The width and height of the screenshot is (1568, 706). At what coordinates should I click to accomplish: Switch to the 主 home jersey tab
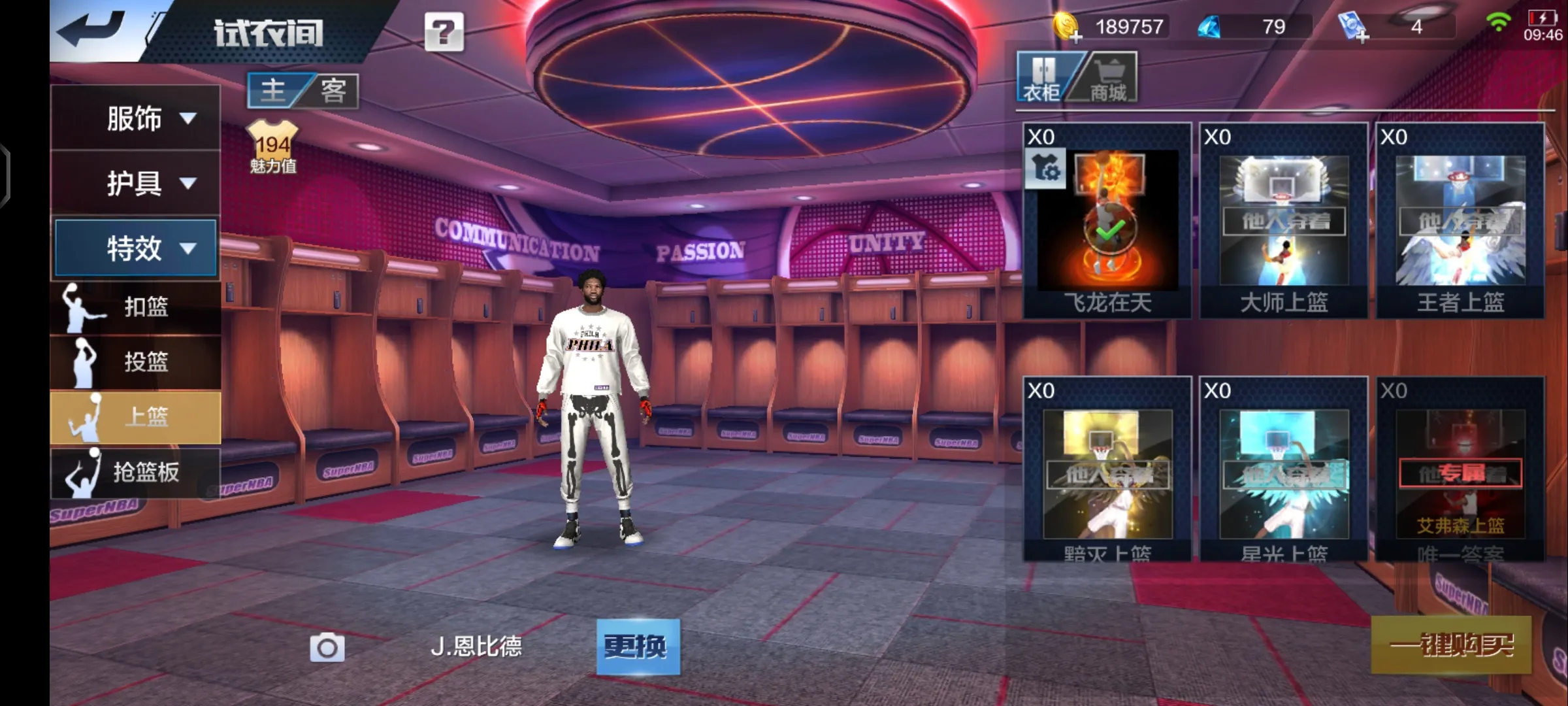point(274,90)
